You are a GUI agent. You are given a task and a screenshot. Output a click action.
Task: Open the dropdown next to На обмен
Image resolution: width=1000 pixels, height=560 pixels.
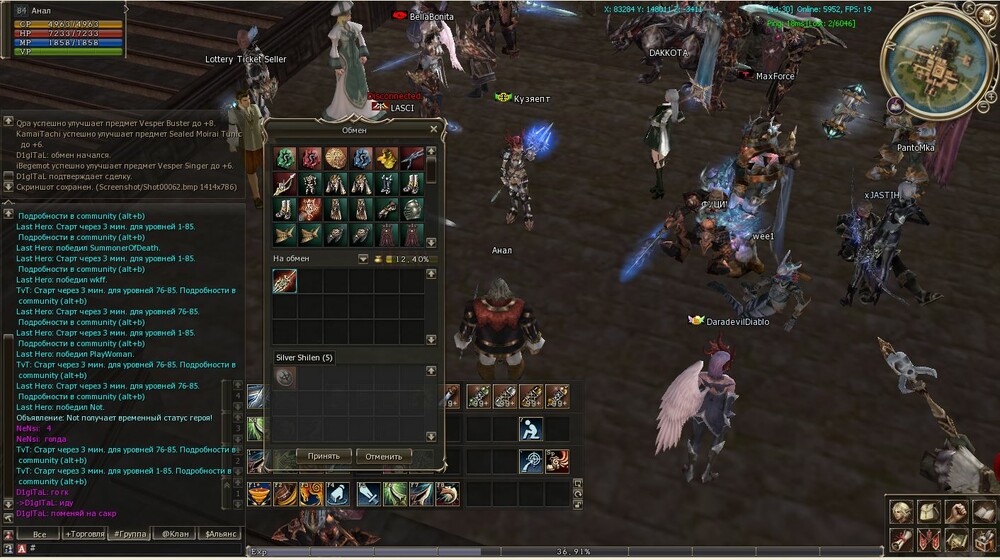(x=363, y=259)
